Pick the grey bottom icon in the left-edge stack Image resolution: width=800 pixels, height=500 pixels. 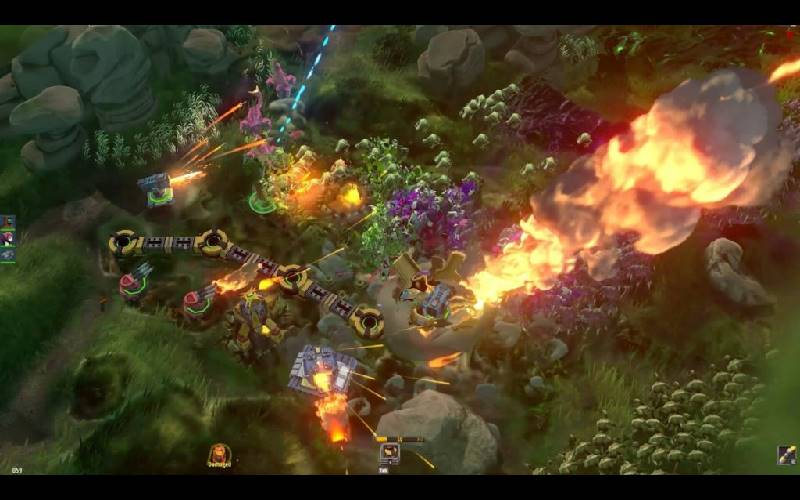point(7,254)
